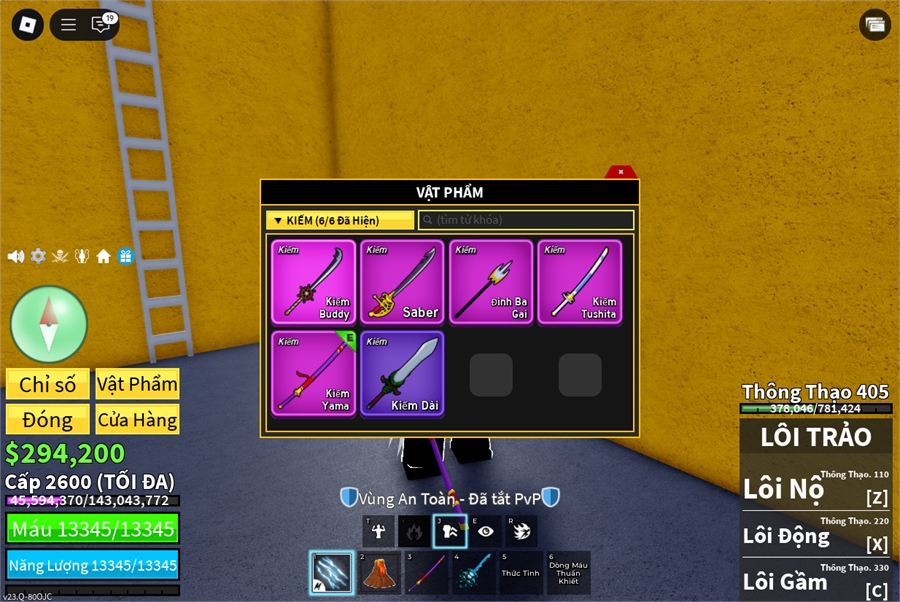Pick the Đinh Ba Gai trident
Image resolution: width=900 pixels, height=602 pixels.
[491, 281]
